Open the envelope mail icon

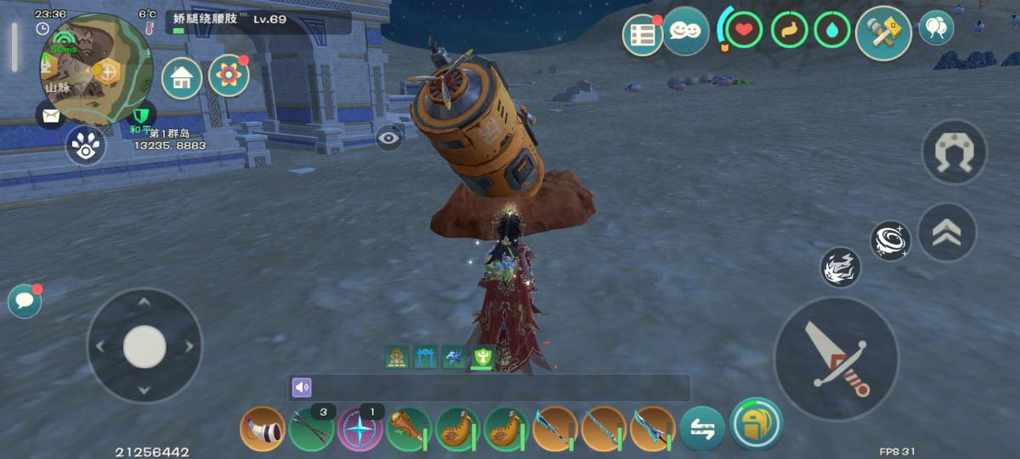[x=50, y=116]
